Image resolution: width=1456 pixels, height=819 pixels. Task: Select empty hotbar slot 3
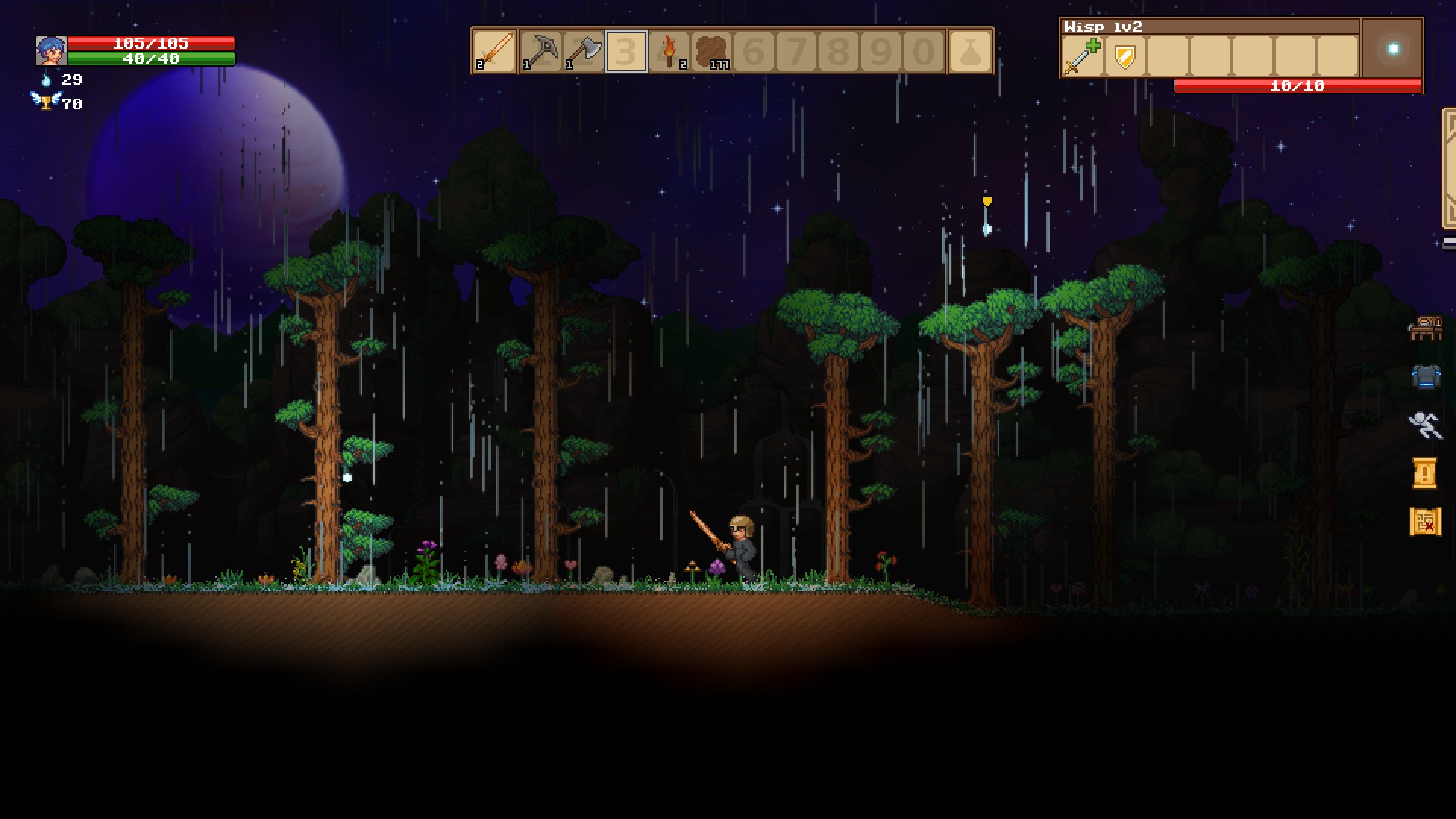coord(626,52)
